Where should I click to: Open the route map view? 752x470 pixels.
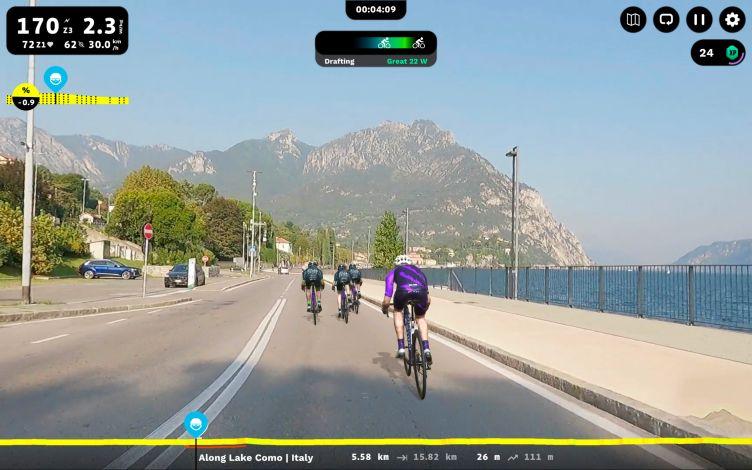(x=633, y=19)
